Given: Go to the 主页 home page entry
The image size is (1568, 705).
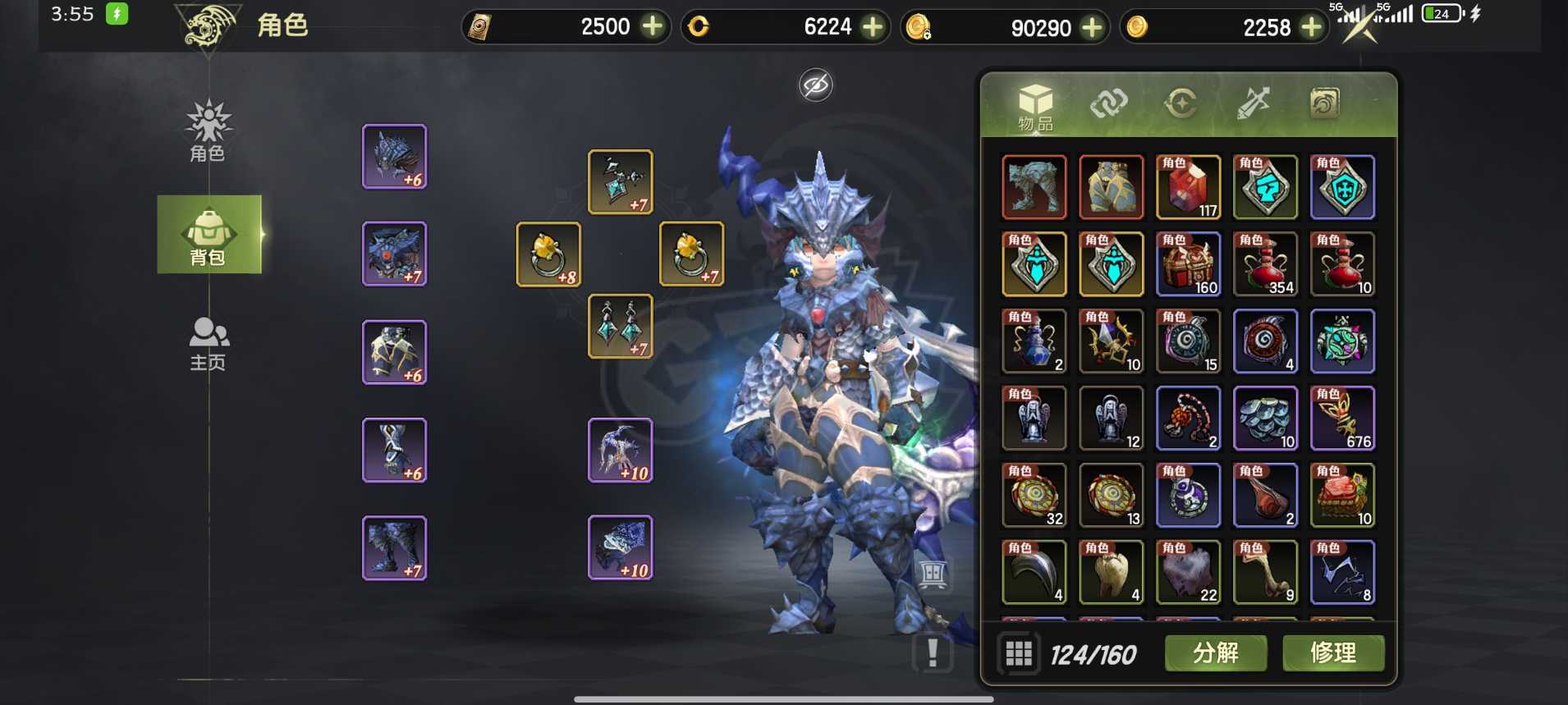Looking at the screenshot, I should click(209, 344).
